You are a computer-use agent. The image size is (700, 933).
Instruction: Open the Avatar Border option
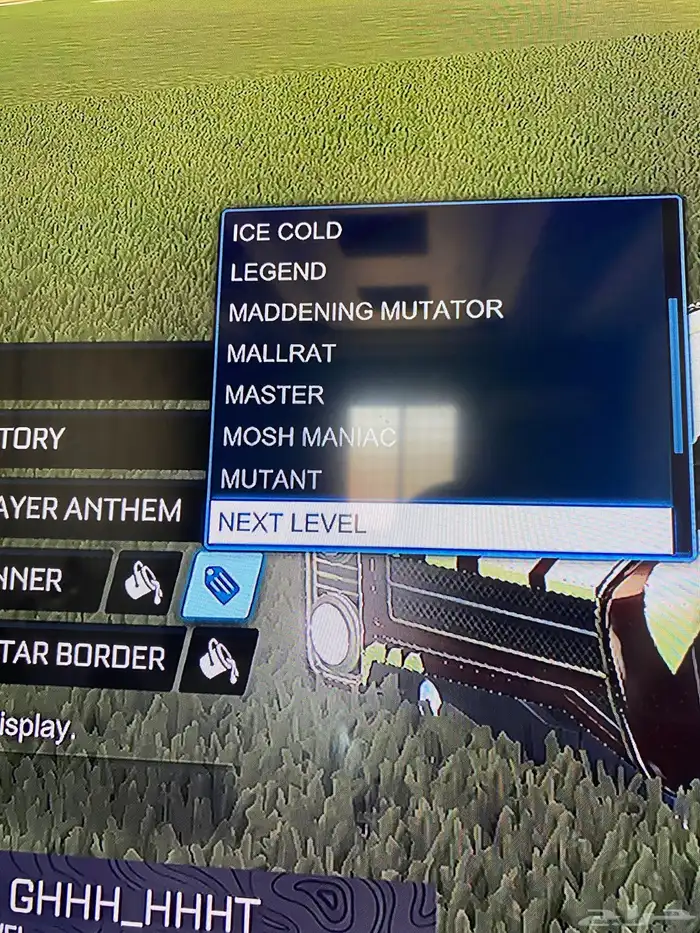click(85, 657)
